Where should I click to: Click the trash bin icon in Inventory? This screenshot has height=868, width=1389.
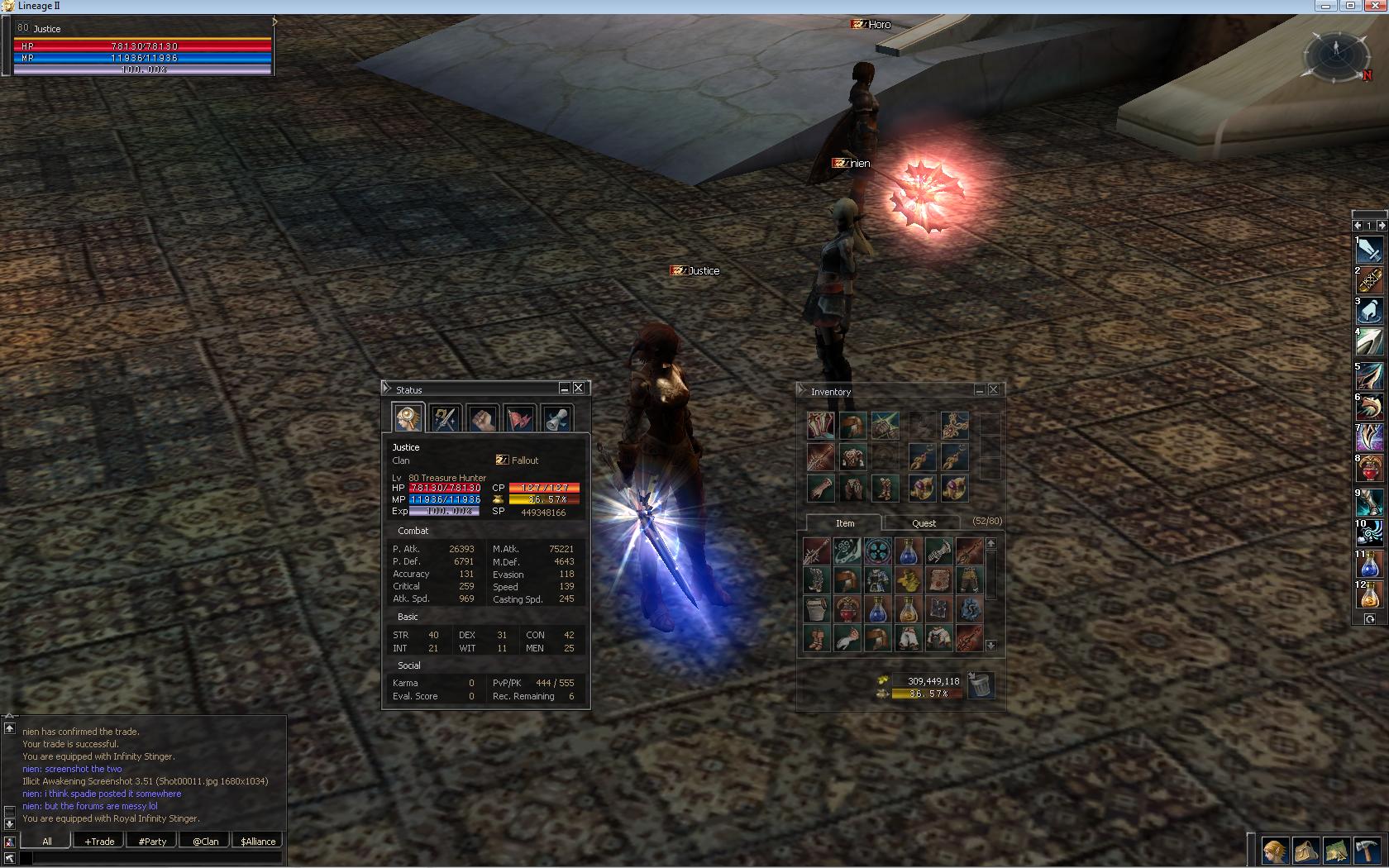click(x=980, y=685)
